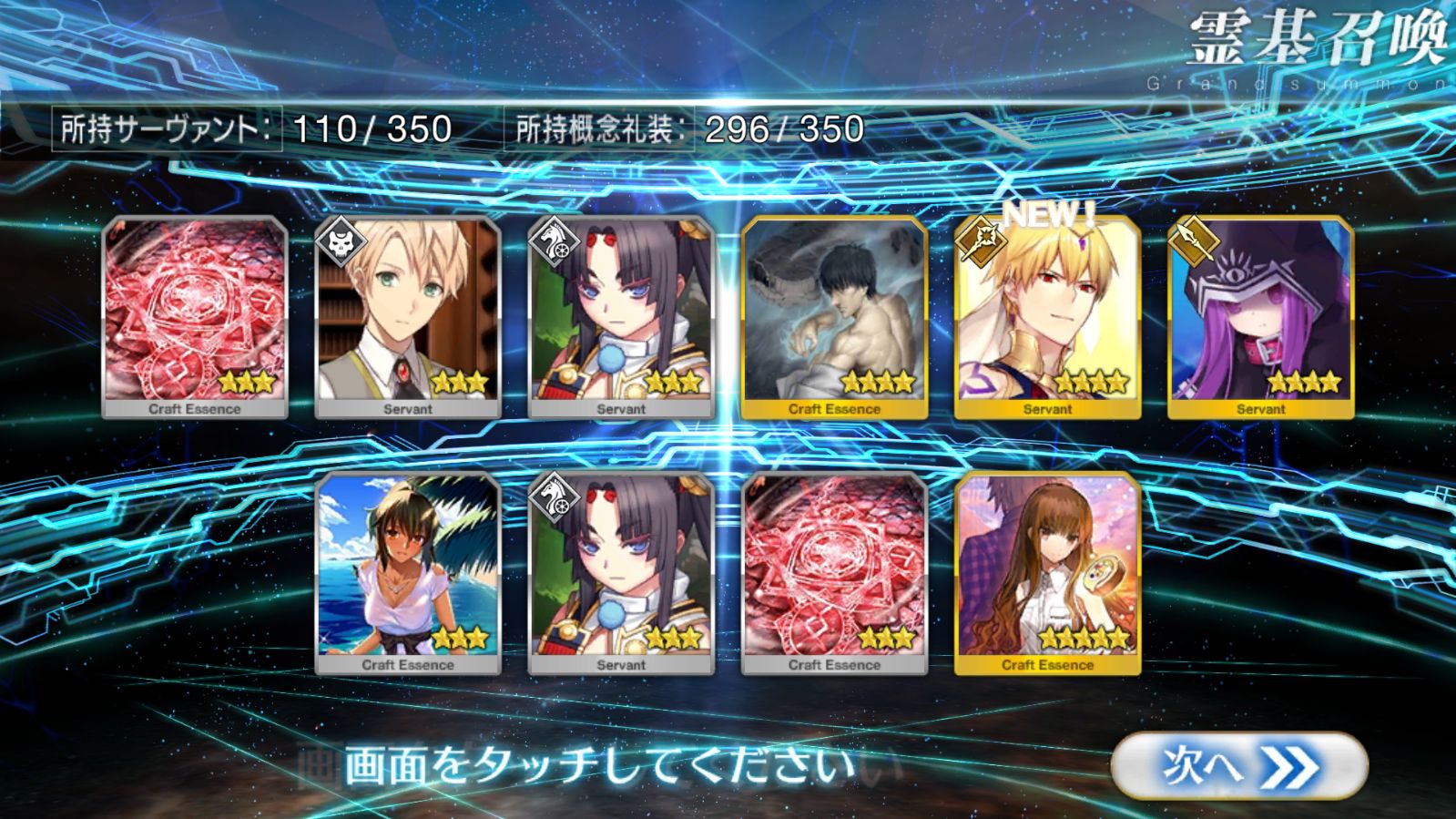Open the blond green-eyed Assassin servant card

point(408,318)
